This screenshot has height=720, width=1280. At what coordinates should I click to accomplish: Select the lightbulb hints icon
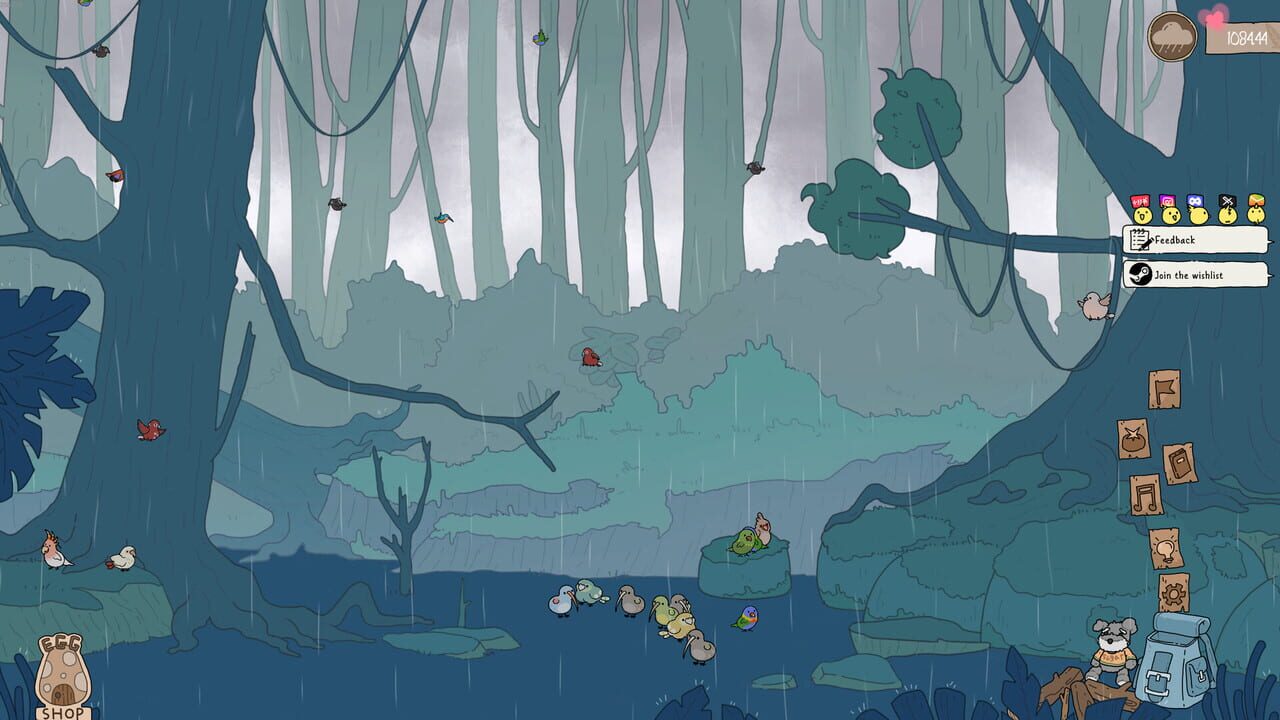click(x=1165, y=547)
